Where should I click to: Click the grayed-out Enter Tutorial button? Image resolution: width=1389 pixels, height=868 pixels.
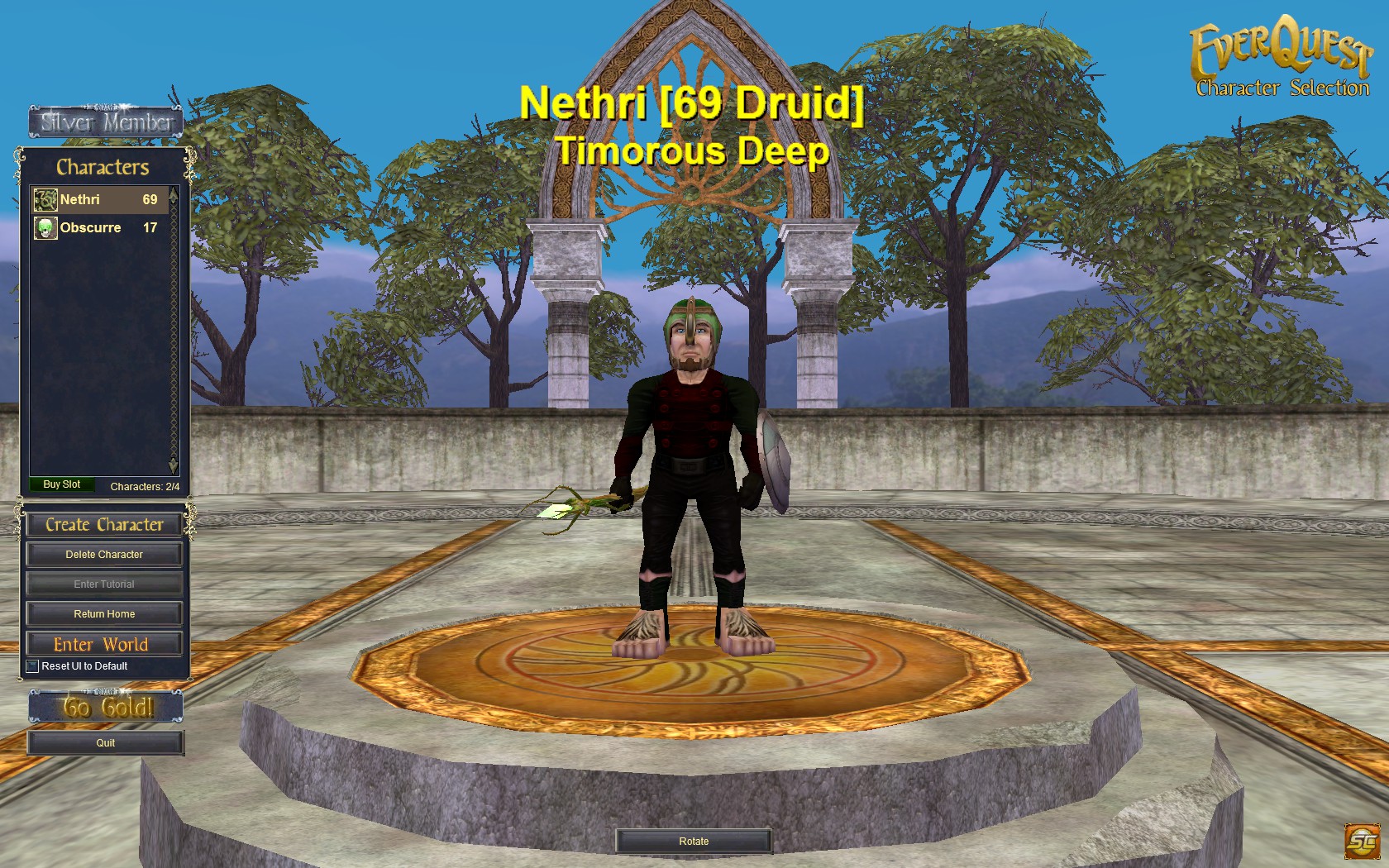(x=104, y=584)
